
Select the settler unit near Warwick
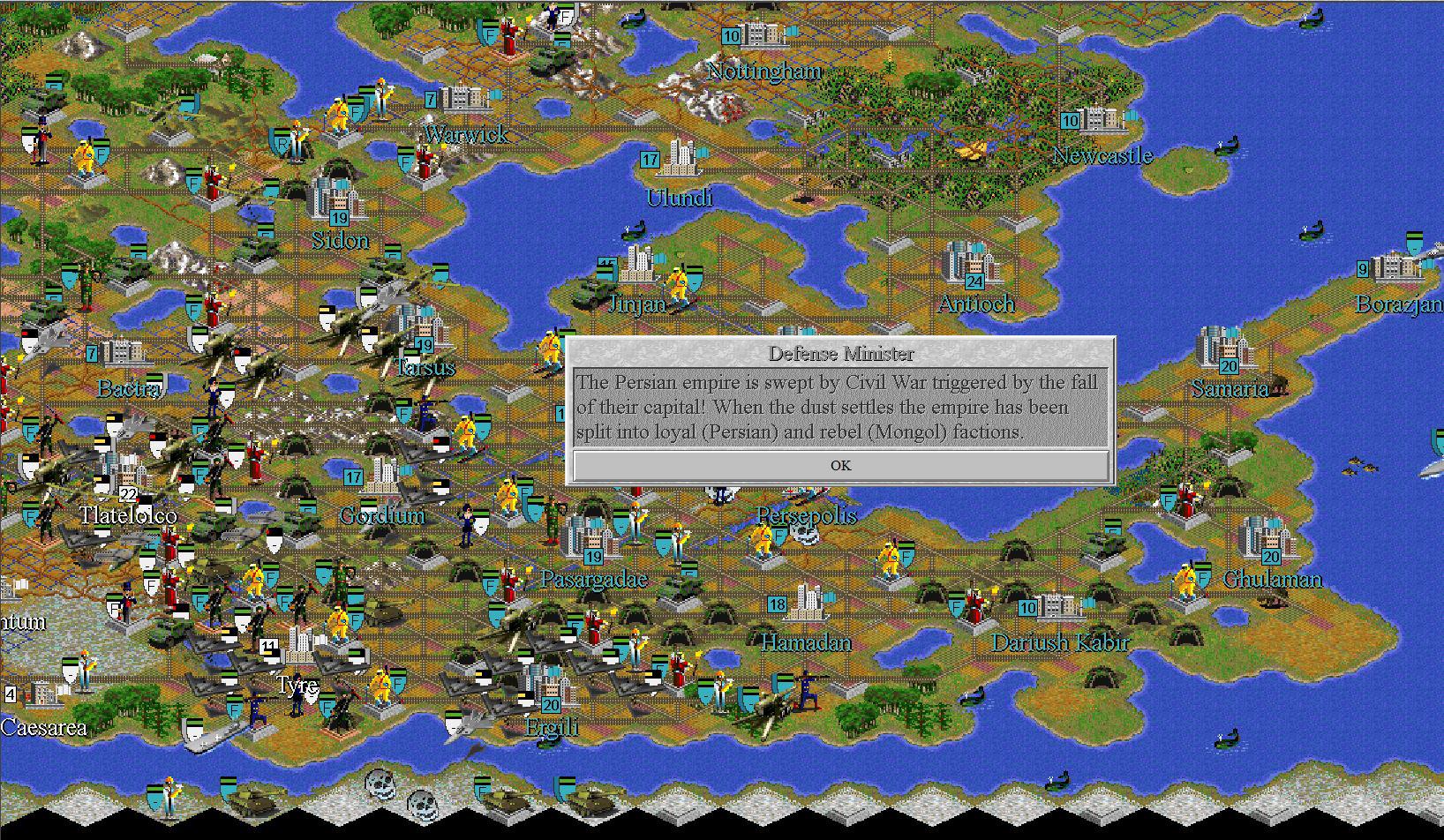(x=380, y=95)
